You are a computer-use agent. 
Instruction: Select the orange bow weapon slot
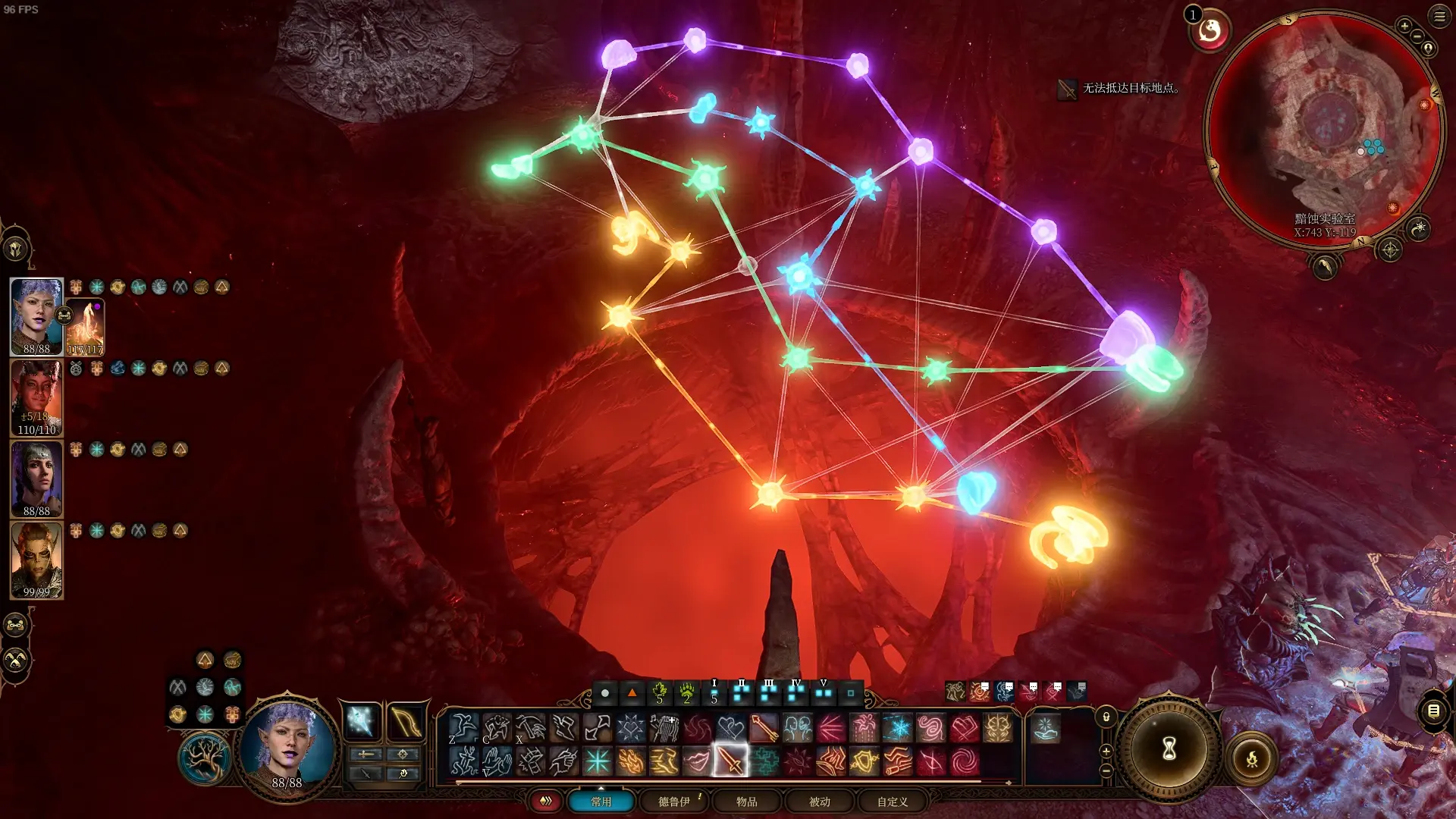tap(405, 720)
